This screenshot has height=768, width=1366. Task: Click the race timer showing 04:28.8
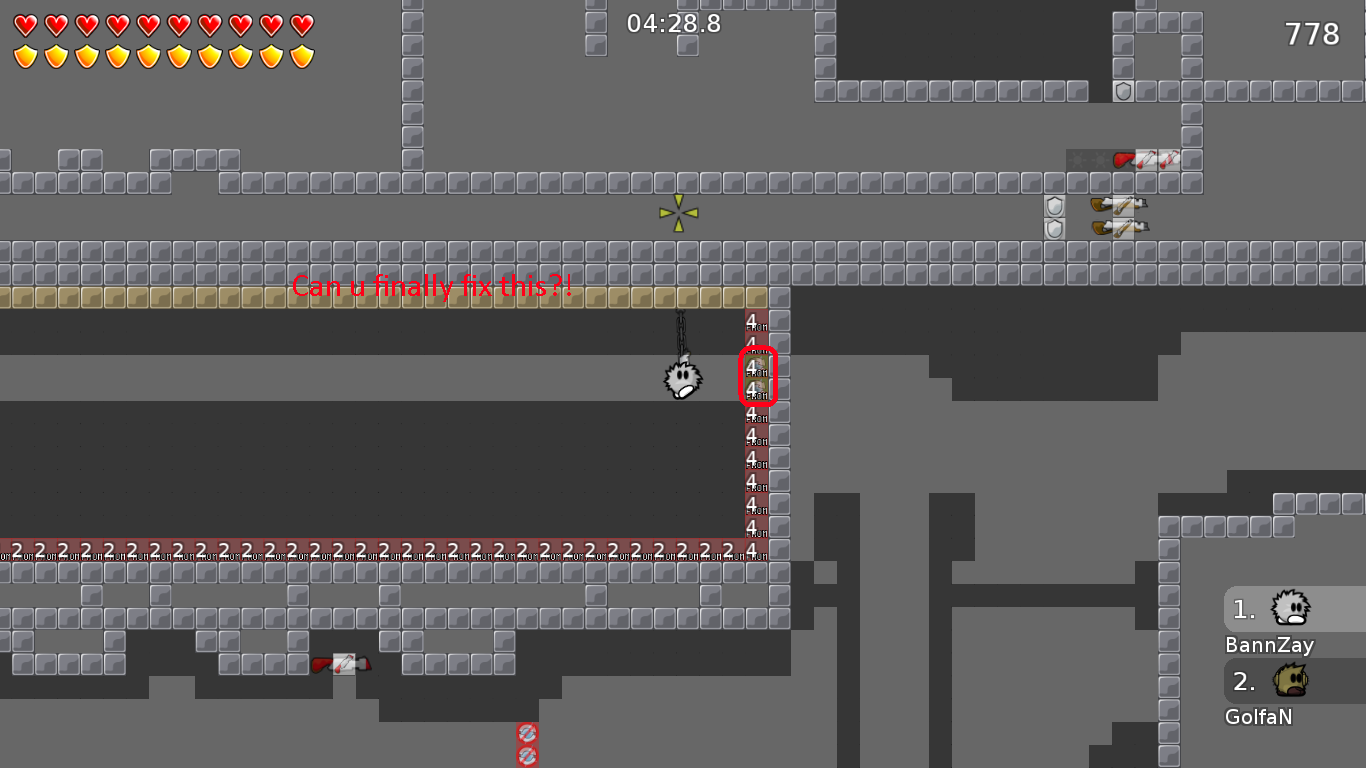tap(671, 23)
